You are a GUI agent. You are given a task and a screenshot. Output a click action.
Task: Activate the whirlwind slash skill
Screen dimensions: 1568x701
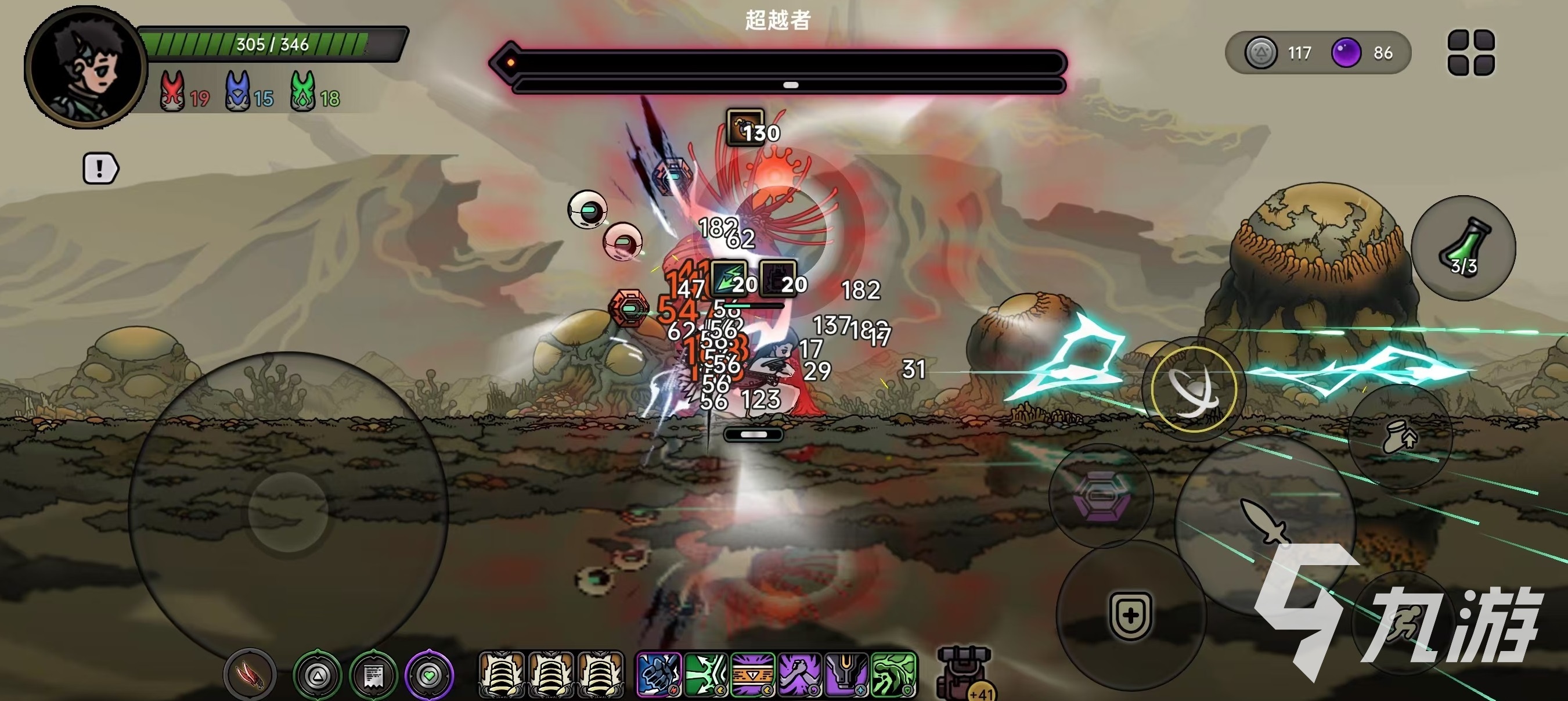pos(1194,389)
